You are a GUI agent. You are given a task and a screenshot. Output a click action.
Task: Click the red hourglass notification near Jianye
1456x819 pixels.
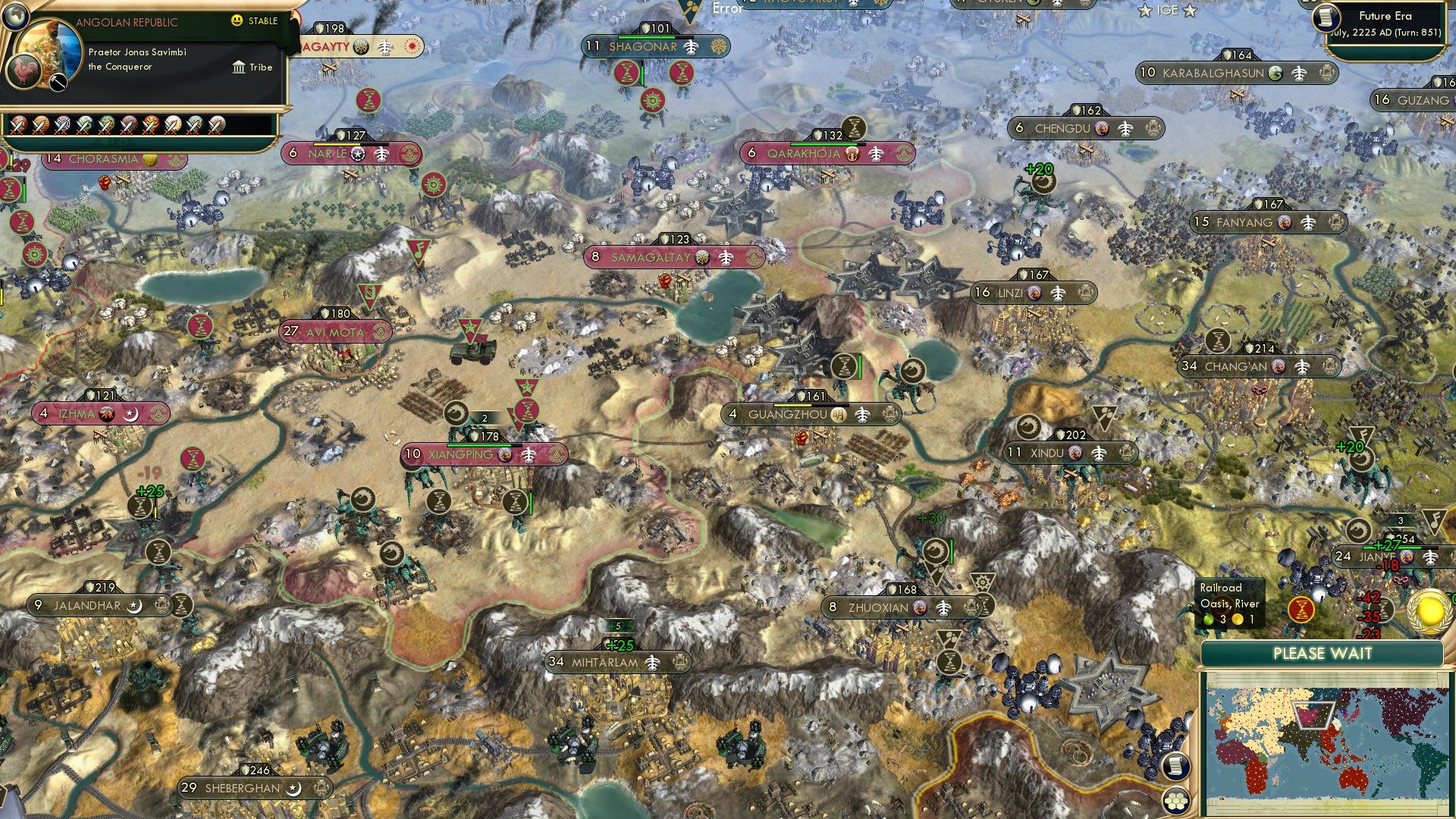(x=1301, y=608)
